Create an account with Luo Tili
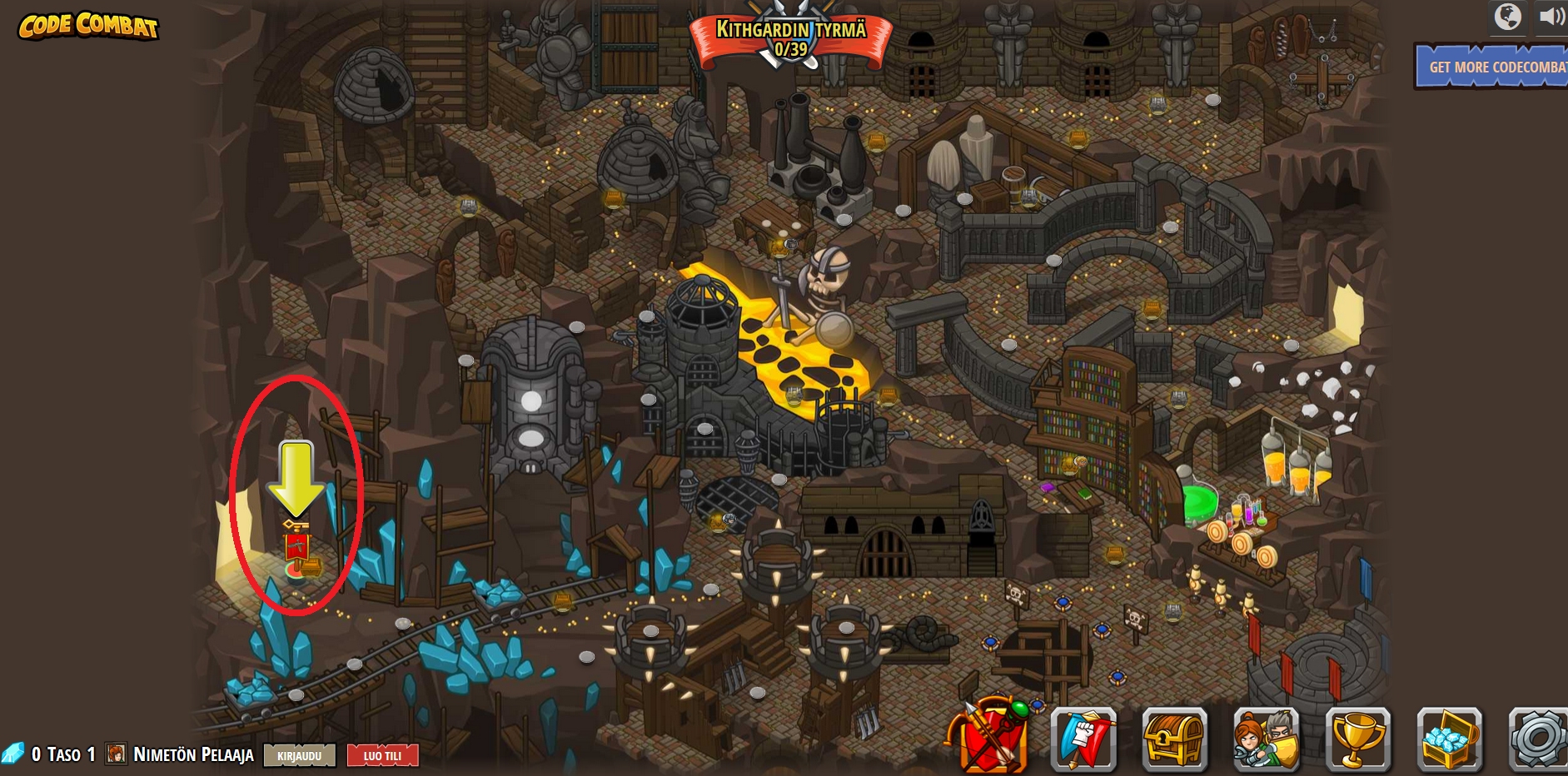Image resolution: width=1568 pixels, height=776 pixels. pos(382,755)
